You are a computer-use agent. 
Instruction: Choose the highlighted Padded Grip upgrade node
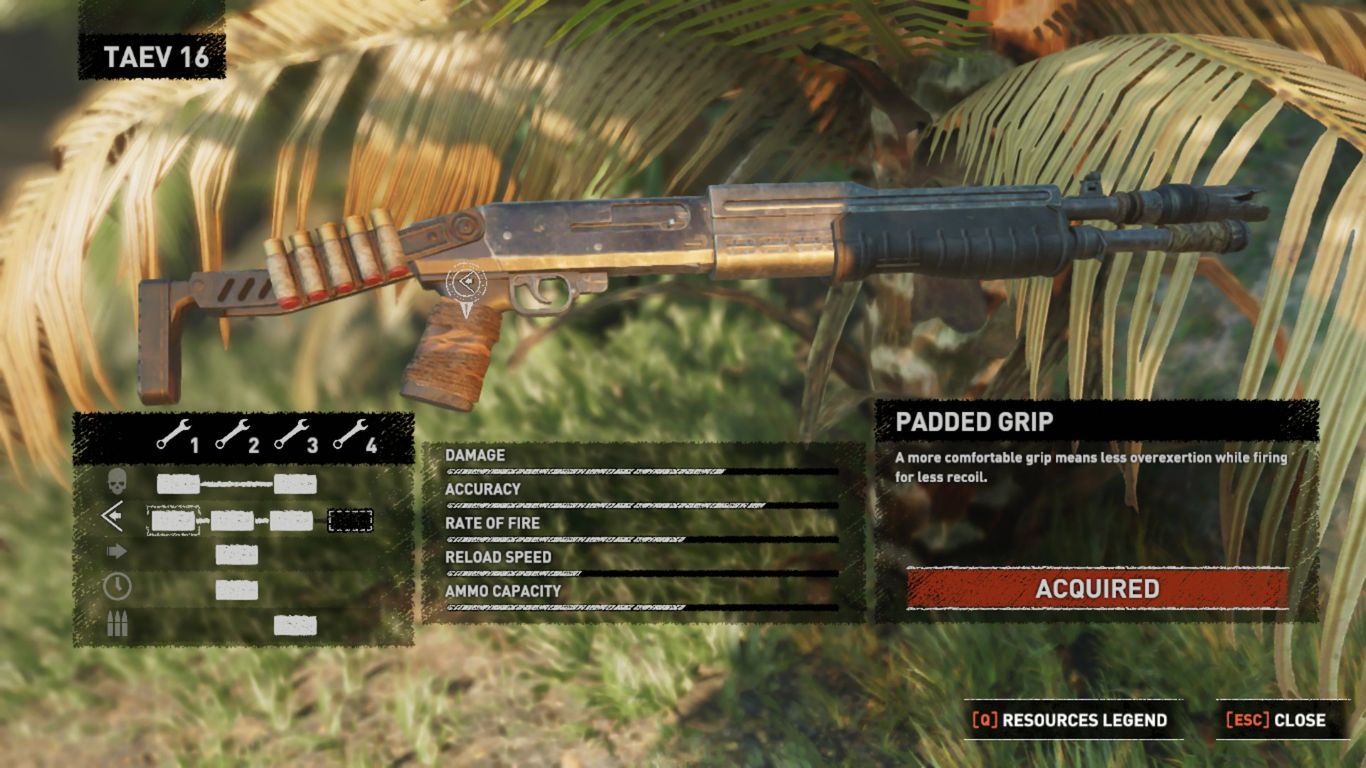point(173,520)
